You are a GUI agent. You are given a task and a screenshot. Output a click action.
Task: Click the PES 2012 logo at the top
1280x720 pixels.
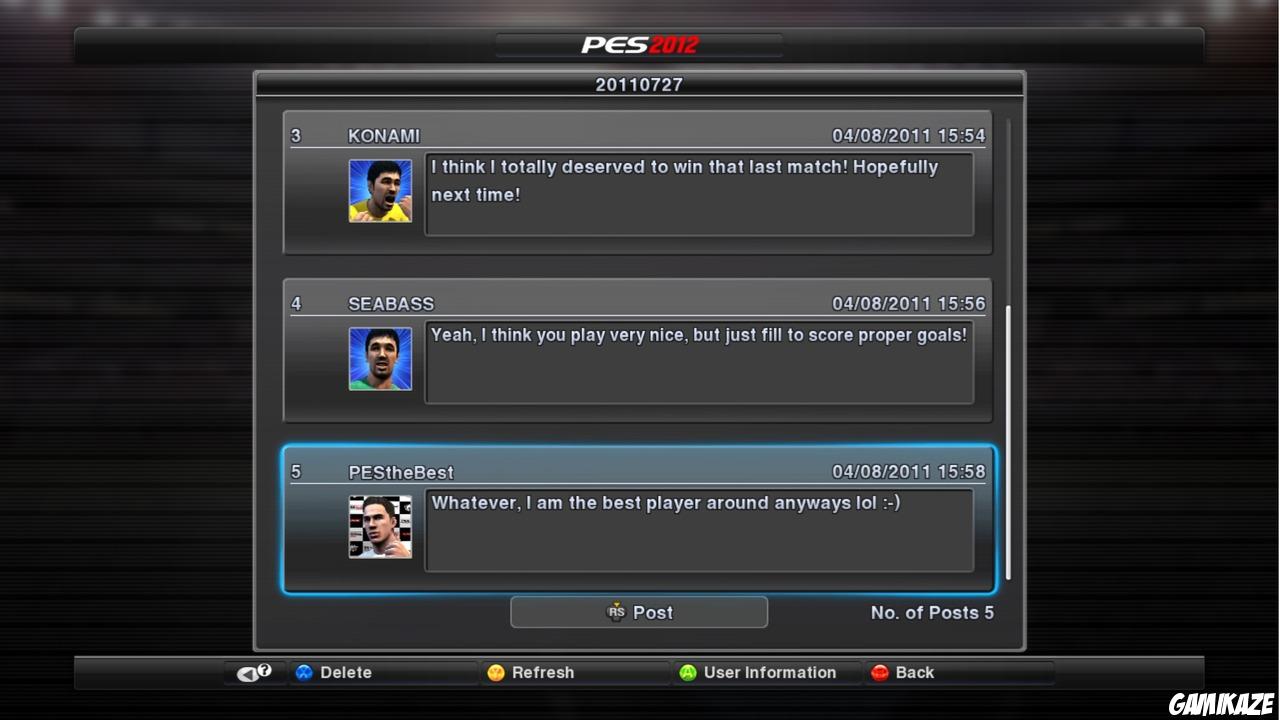pyautogui.click(x=638, y=43)
